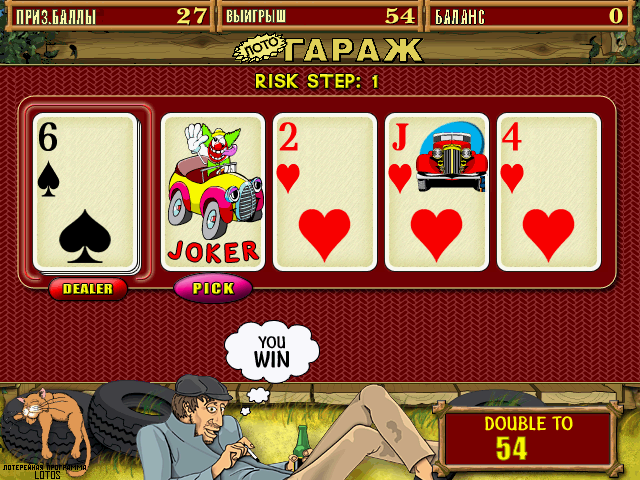The height and width of the screenshot is (480, 640).
Task: Choose the 2 of hearts card
Action: point(324,192)
